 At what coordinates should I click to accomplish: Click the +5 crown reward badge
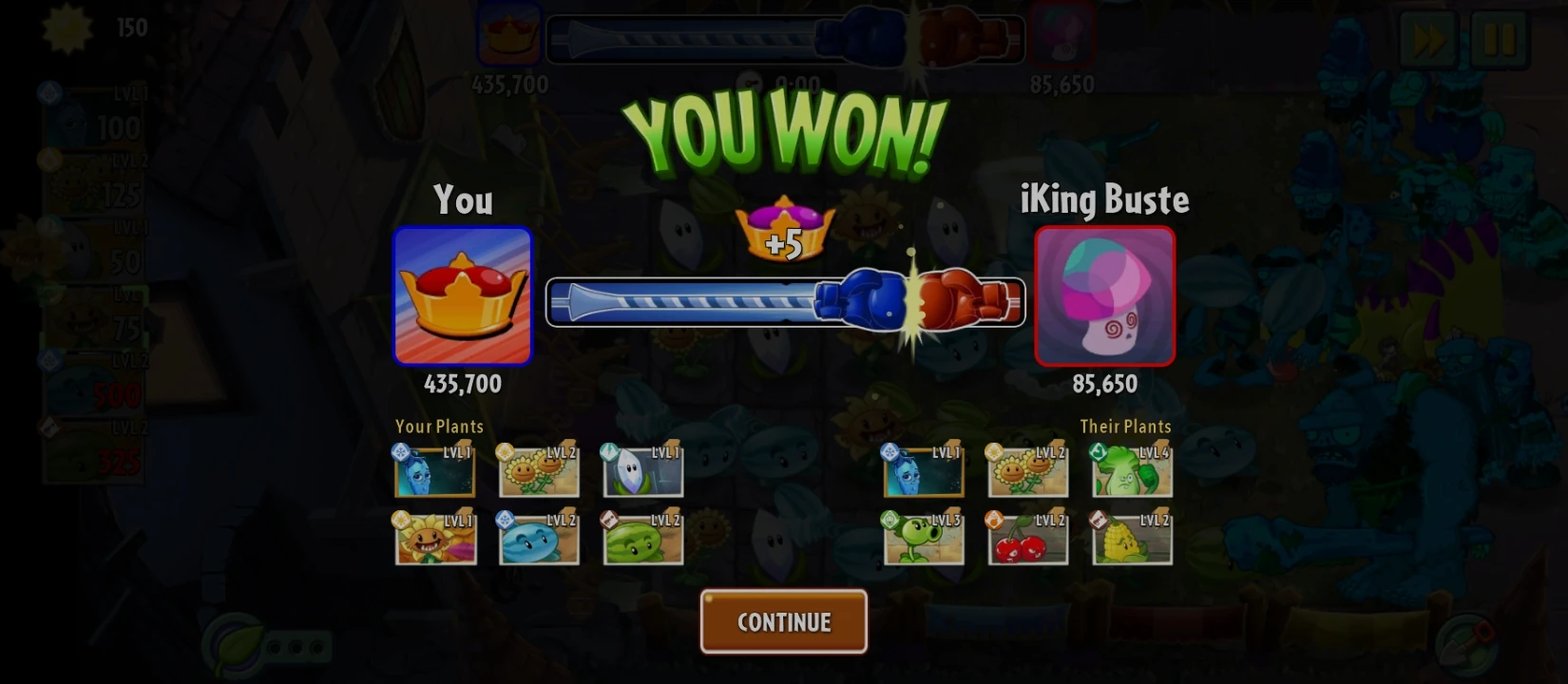(x=785, y=231)
